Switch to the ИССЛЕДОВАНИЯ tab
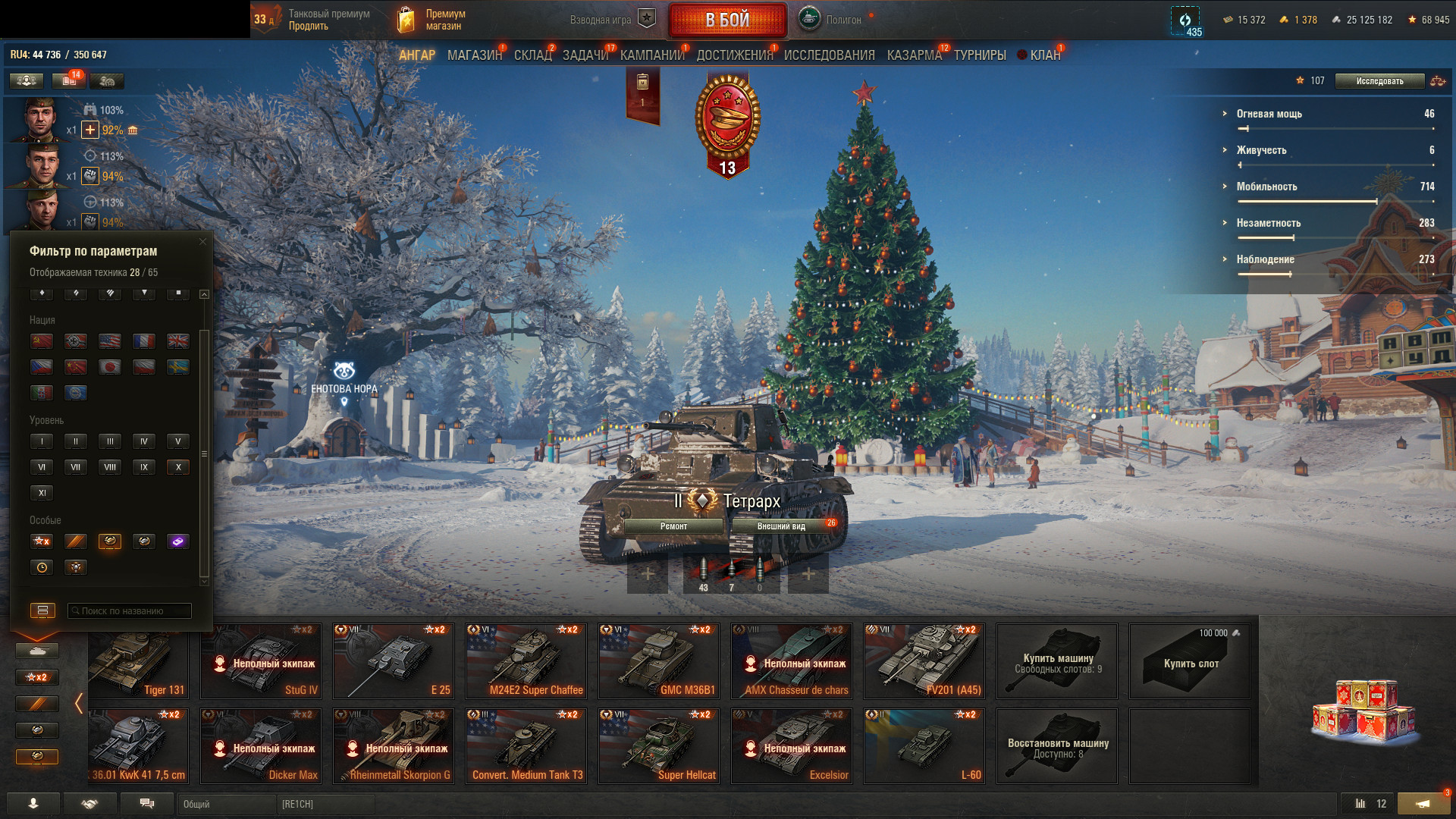The width and height of the screenshot is (1456, 819). pos(829,55)
